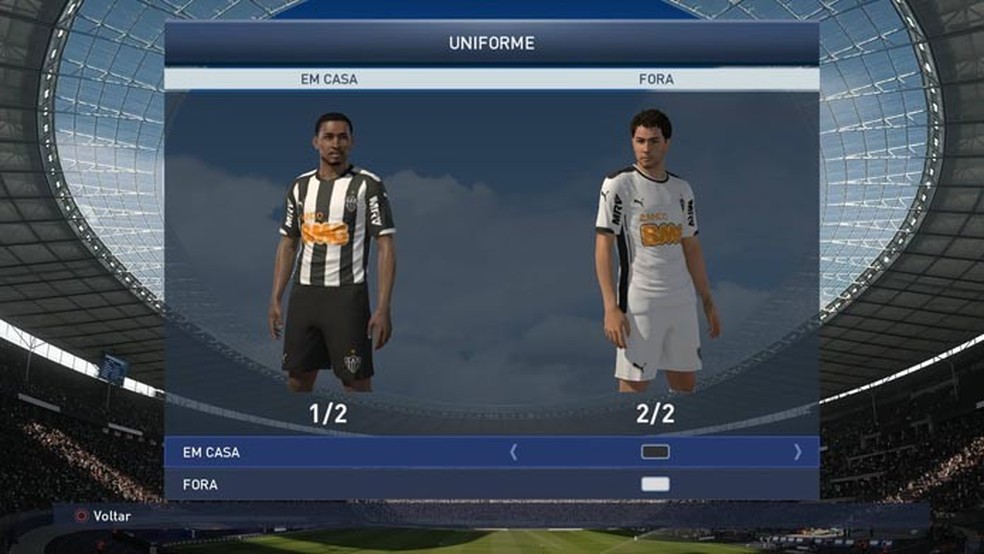This screenshot has height=554, width=984.
Task: Pick the dark color swatch for EM CASA
Action: (x=655, y=452)
